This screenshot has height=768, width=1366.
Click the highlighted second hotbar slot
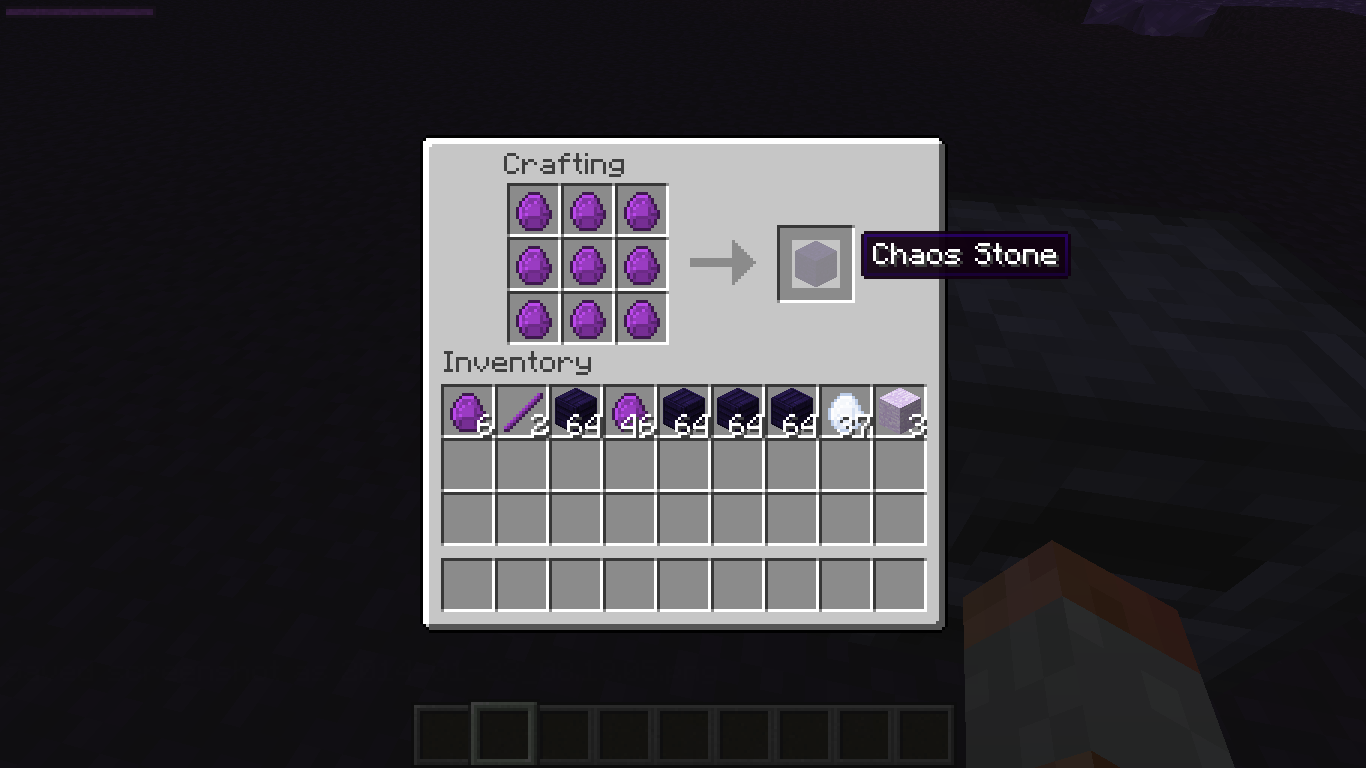pyautogui.click(x=503, y=732)
